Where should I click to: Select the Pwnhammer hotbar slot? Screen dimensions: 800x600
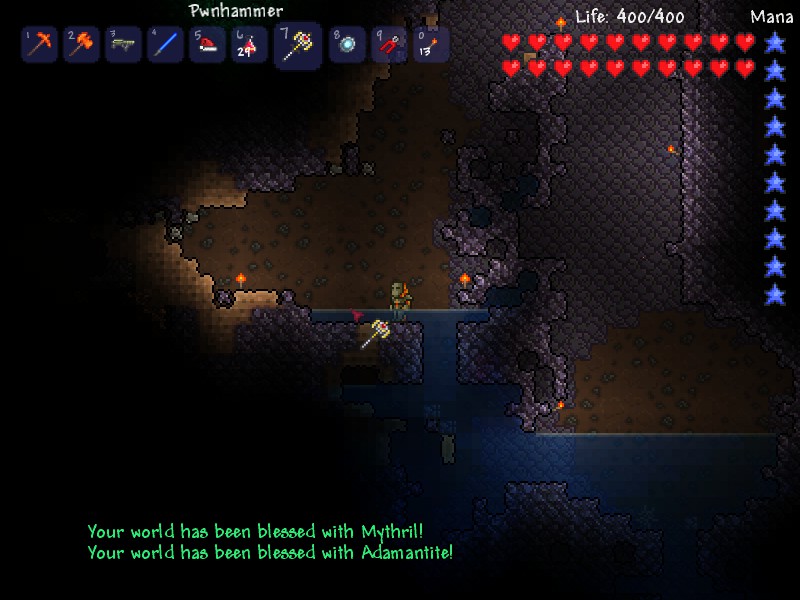pyautogui.click(x=298, y=46)
